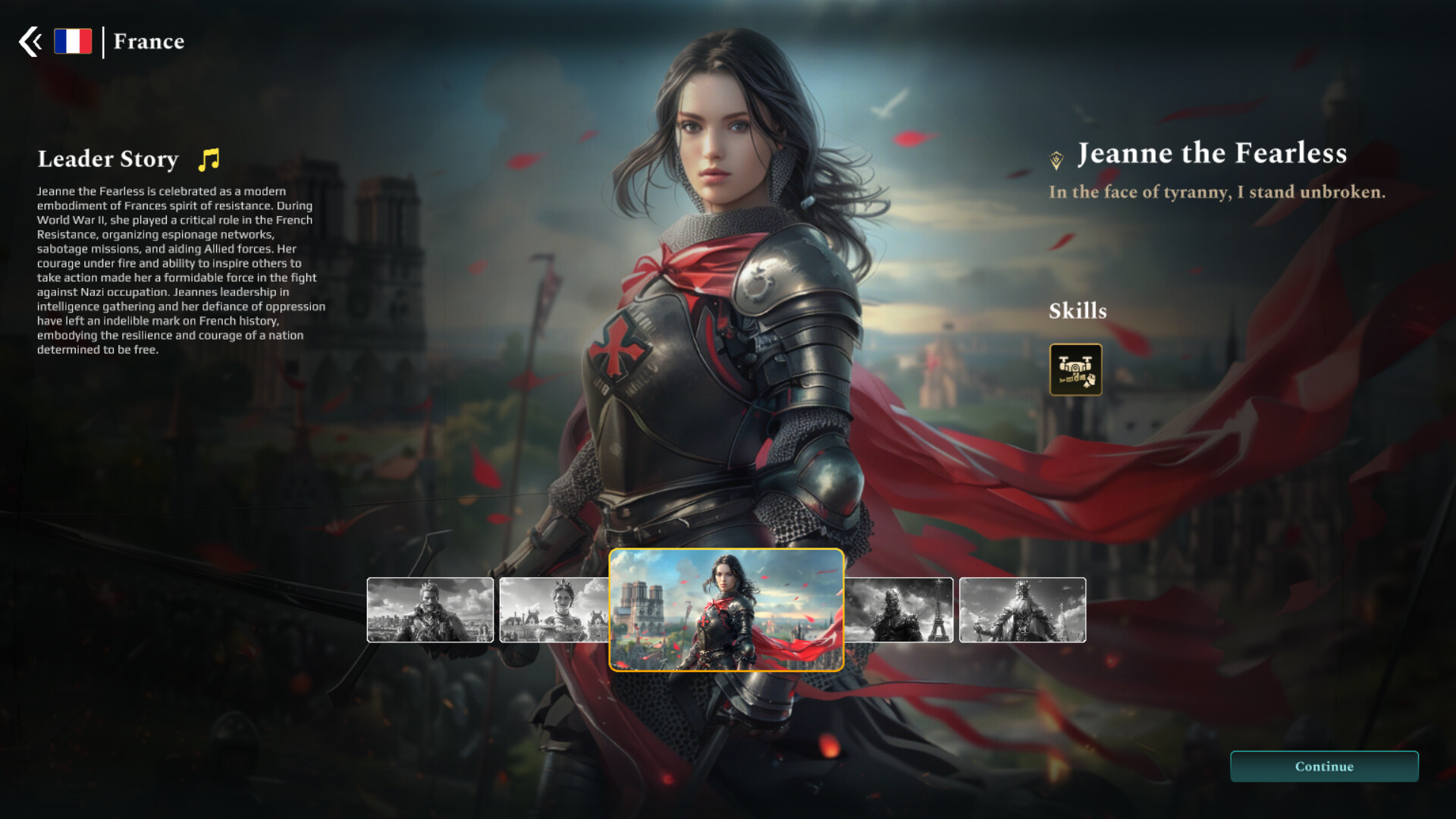
Task: Click the Skills section title
Action: coord(1078,311)
